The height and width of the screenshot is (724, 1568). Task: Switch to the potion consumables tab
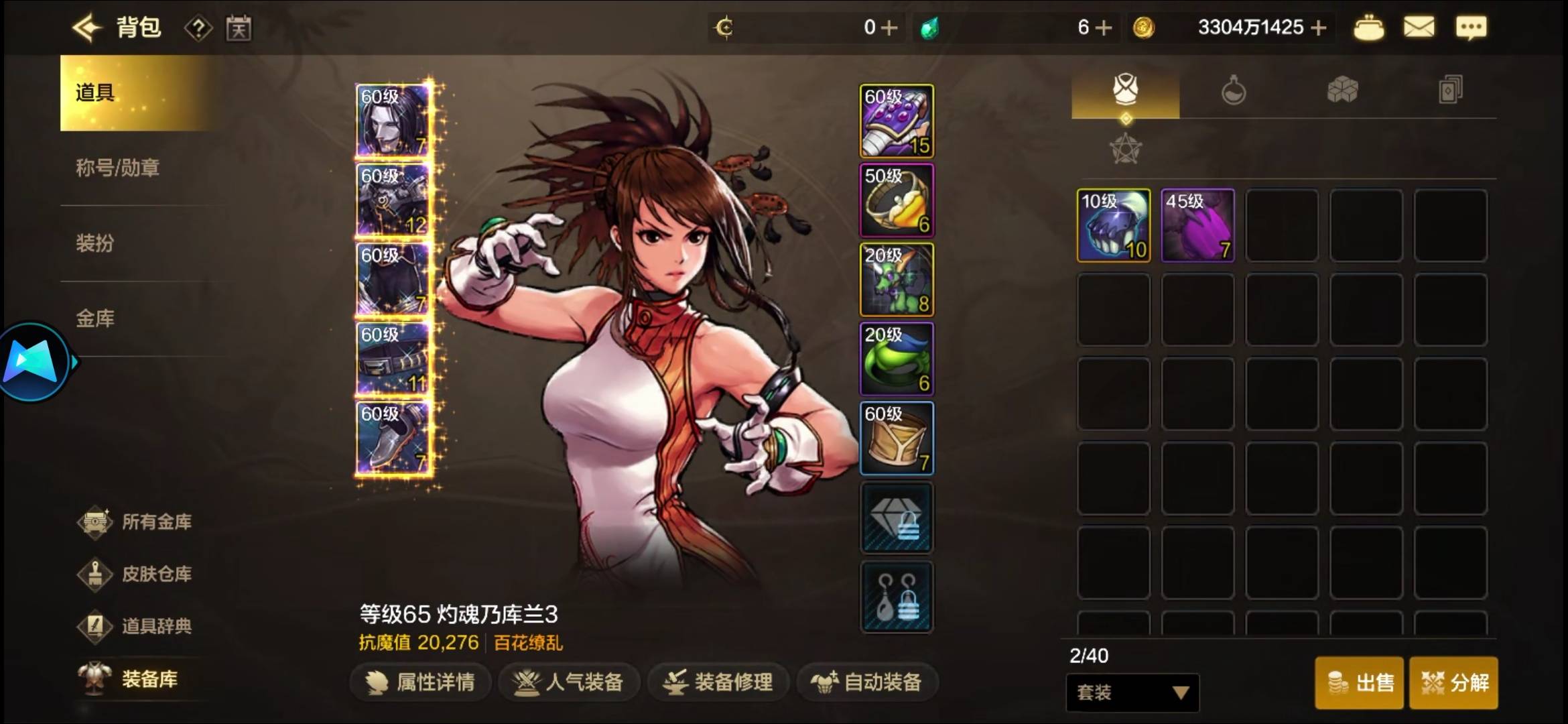(1234, 92)
